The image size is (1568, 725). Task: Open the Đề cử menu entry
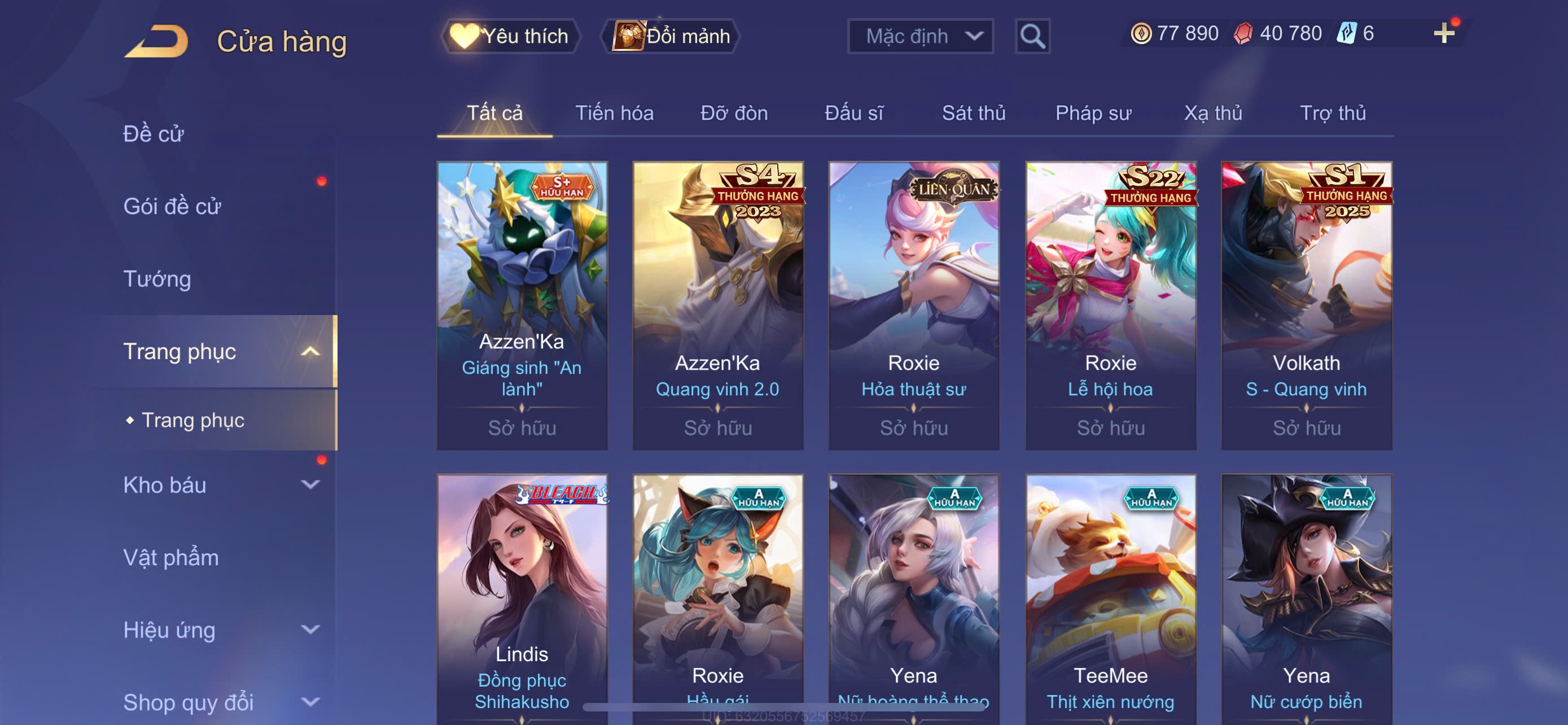pos(154,134)
